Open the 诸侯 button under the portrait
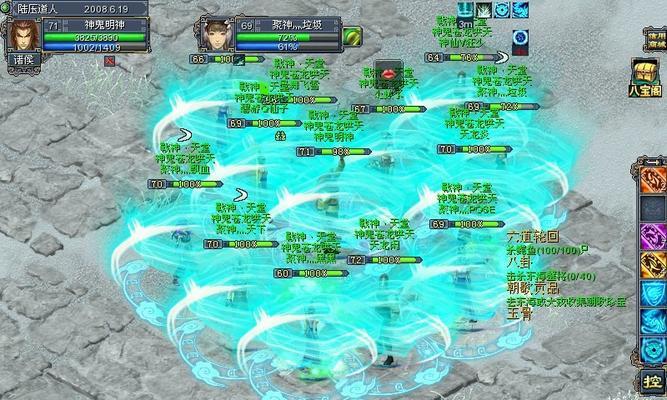667x400 pixels. coord(21,59)
